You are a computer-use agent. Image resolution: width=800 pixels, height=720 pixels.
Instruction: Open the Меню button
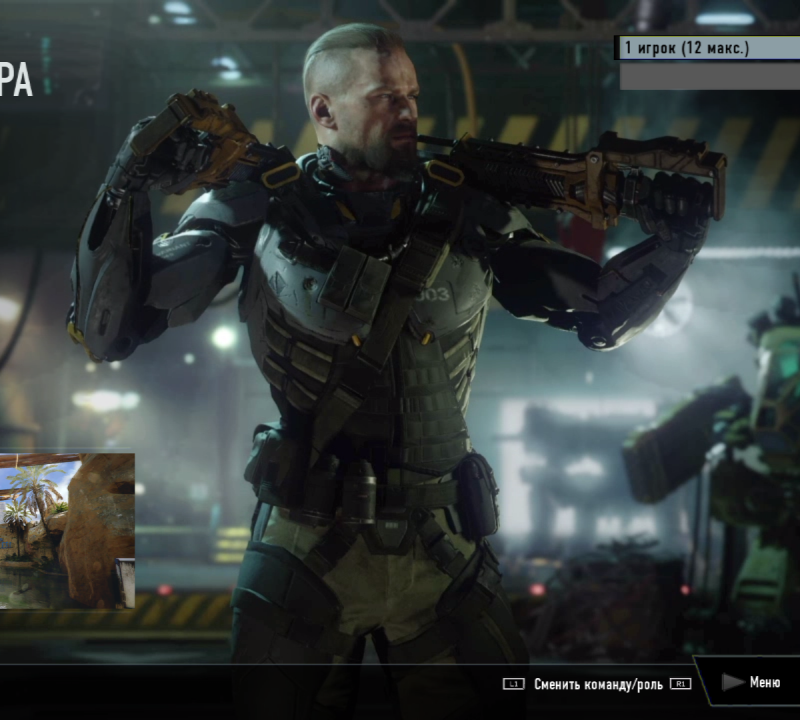click(x=754, y=682)
